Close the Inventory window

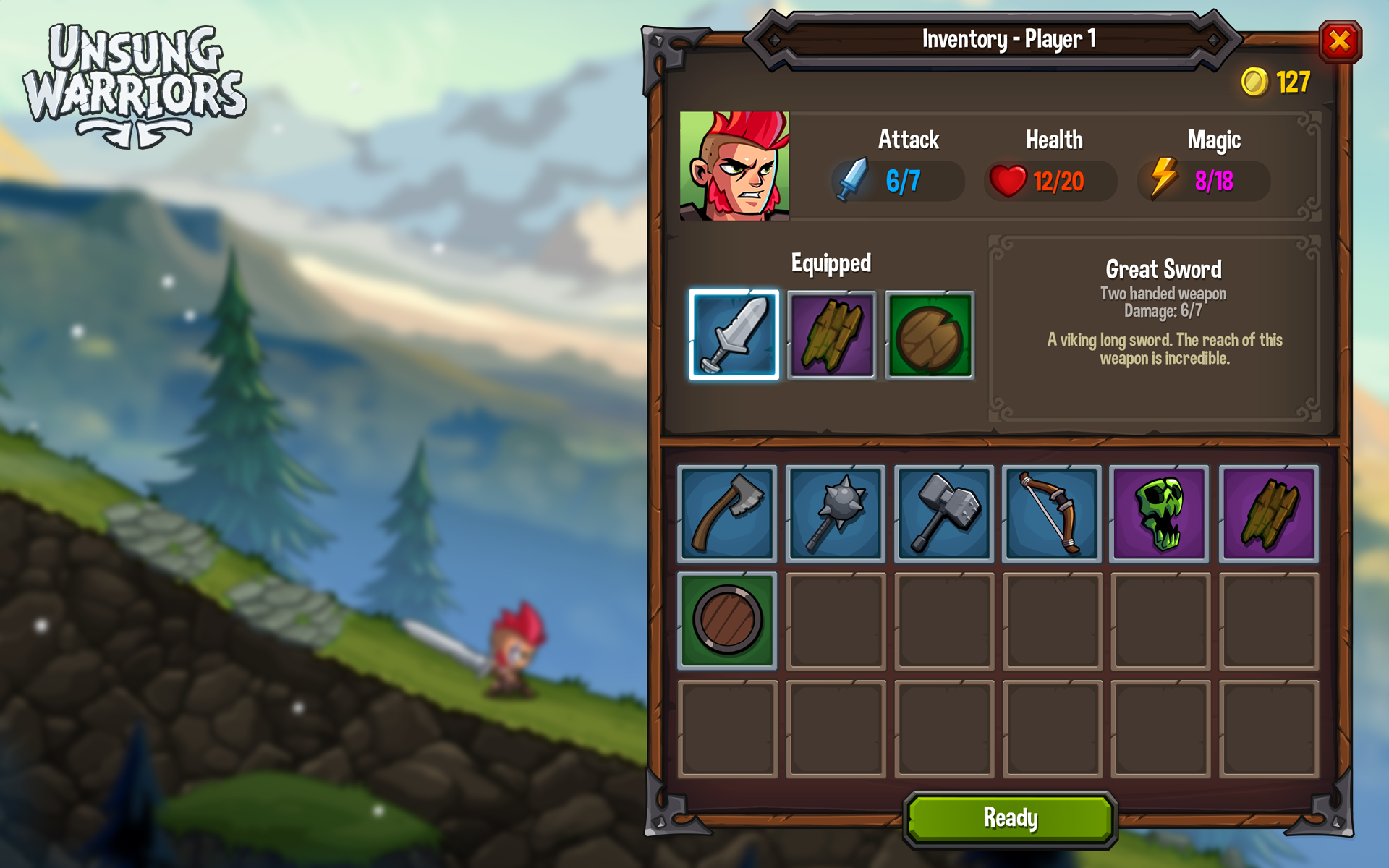pos(1339,41)
